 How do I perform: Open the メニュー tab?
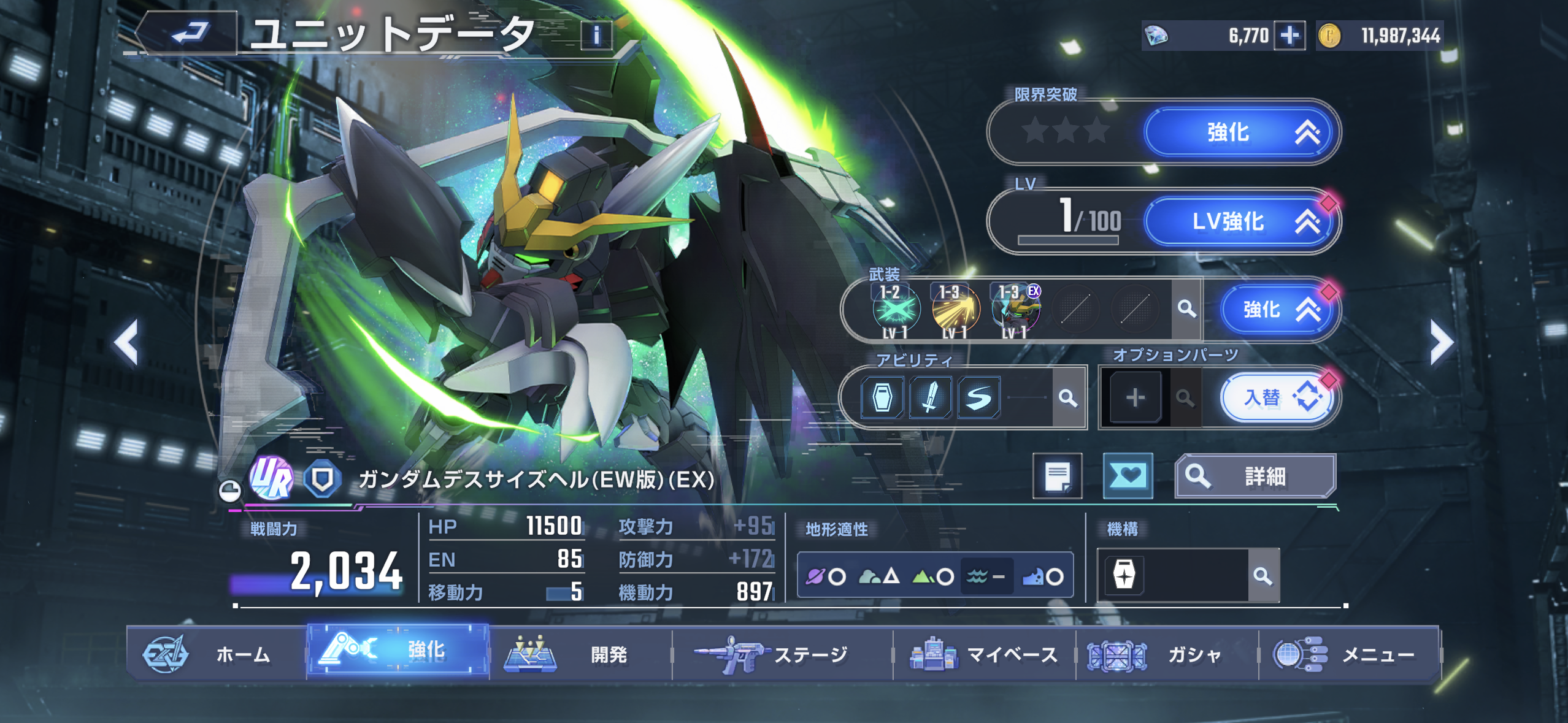coord(1348,654)
